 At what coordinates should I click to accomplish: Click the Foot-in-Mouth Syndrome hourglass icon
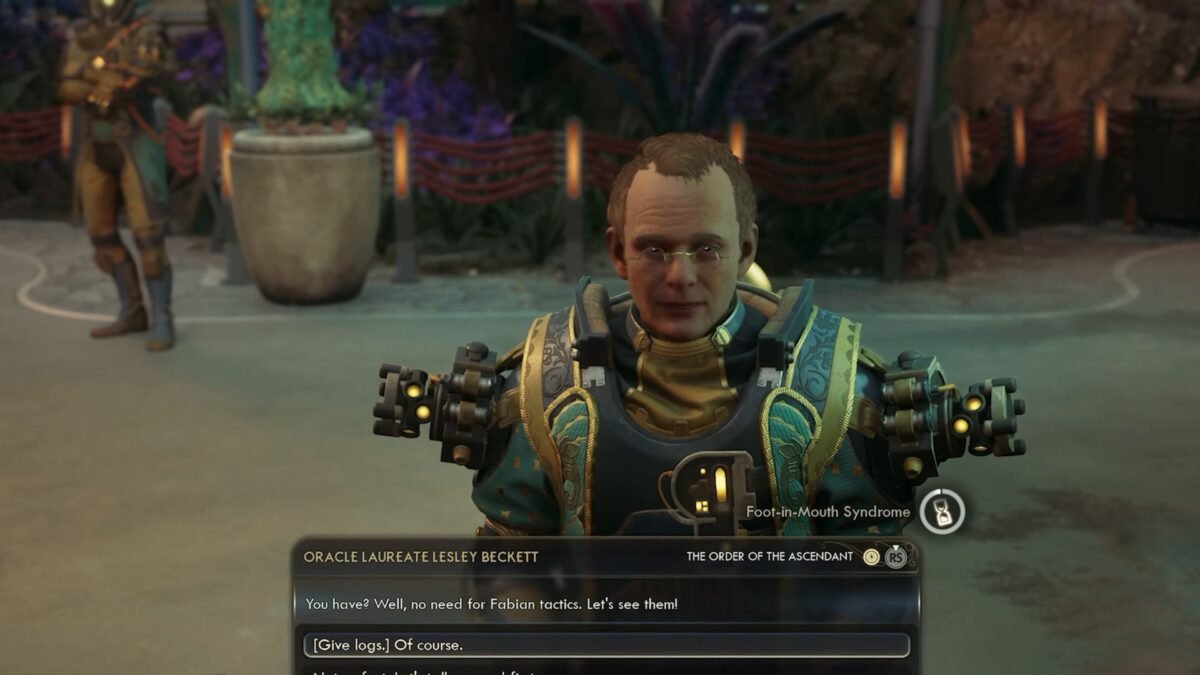(942, 511)
